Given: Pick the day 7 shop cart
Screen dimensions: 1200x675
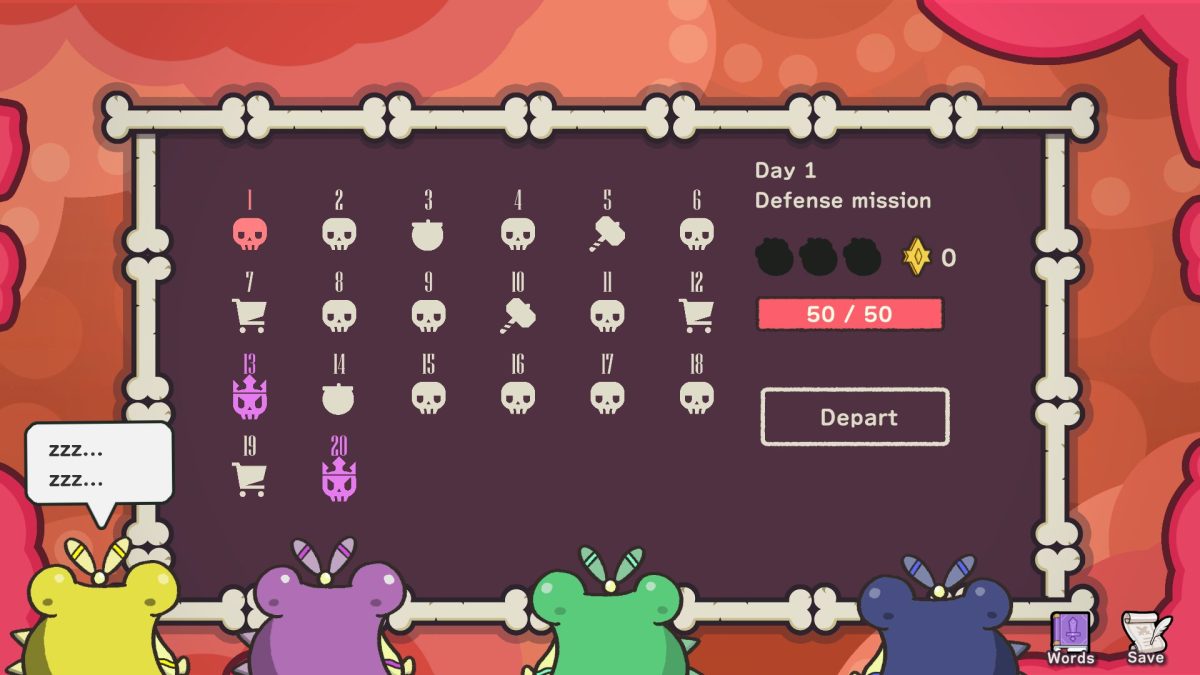Looking at the screenshot, I should pos(249,316).
